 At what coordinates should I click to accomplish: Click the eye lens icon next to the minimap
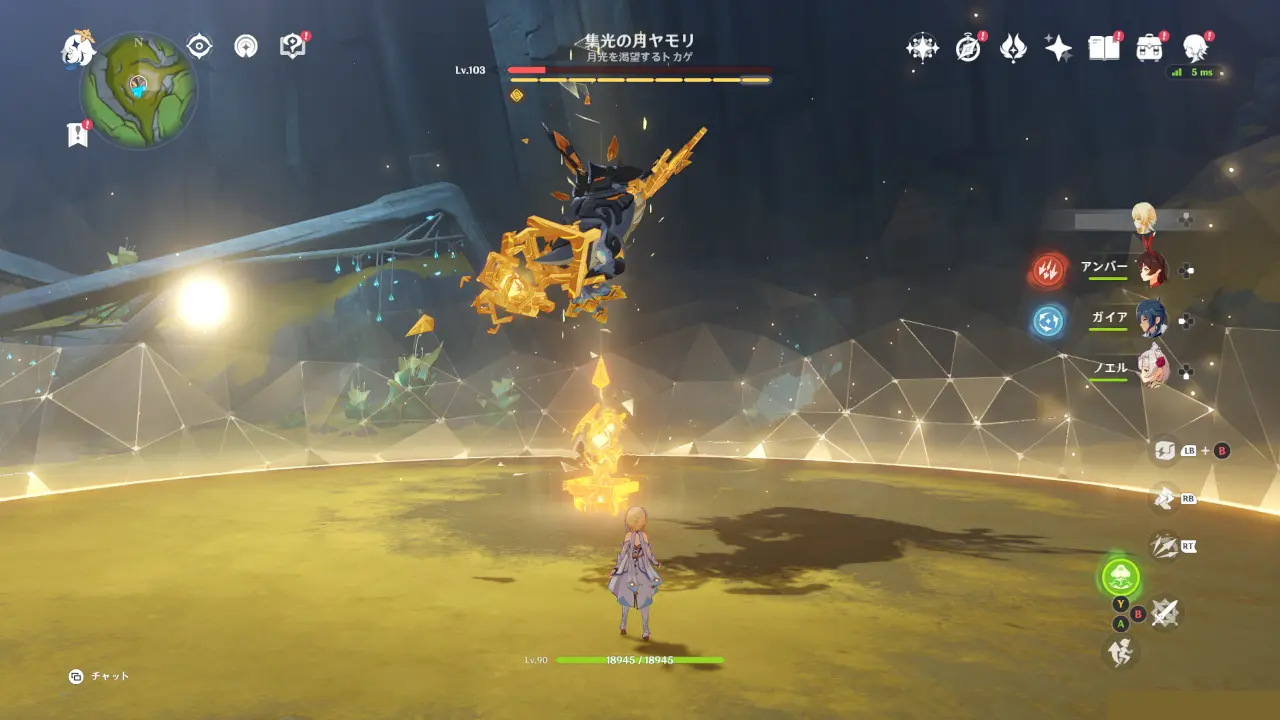tap(199, 45)
